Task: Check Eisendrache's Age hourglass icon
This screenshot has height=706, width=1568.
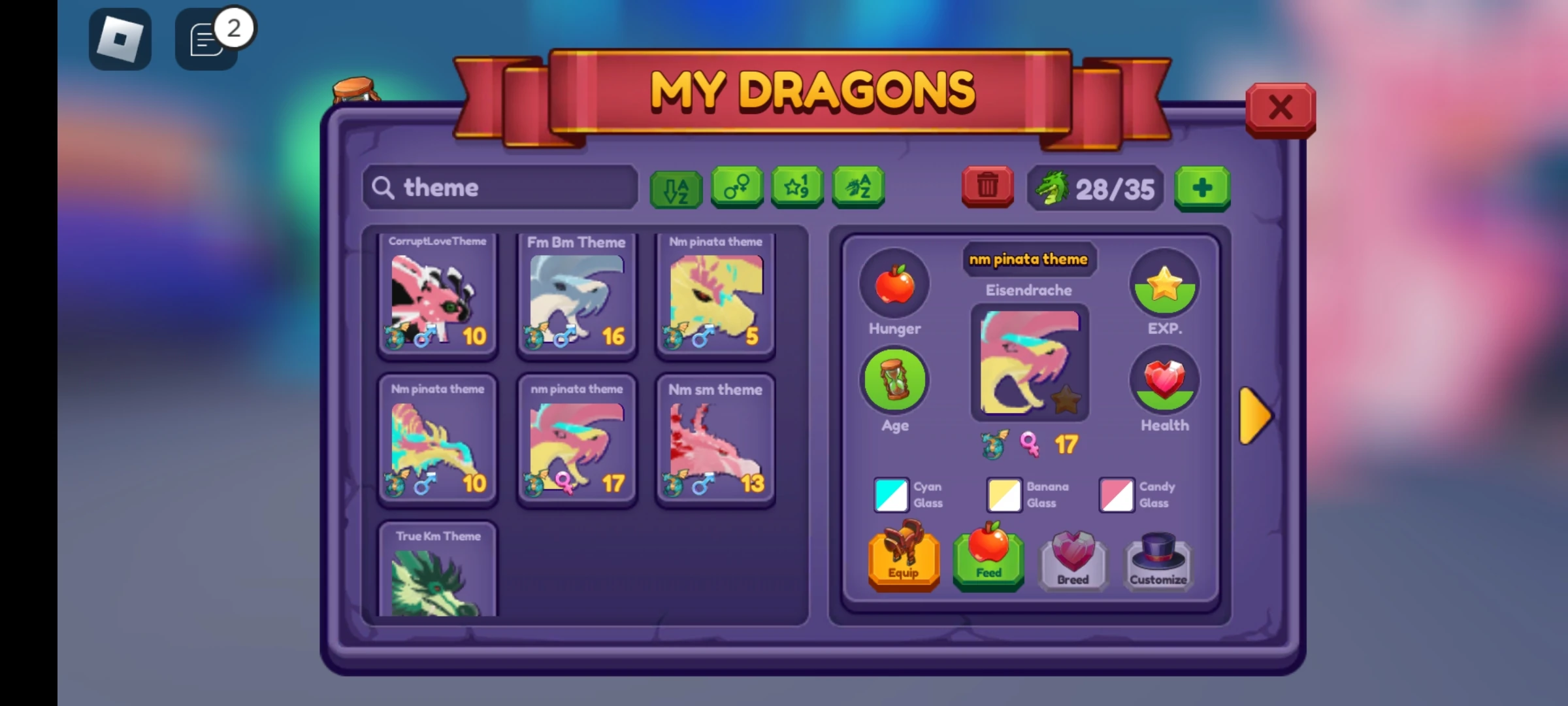Action: point(895,379)
